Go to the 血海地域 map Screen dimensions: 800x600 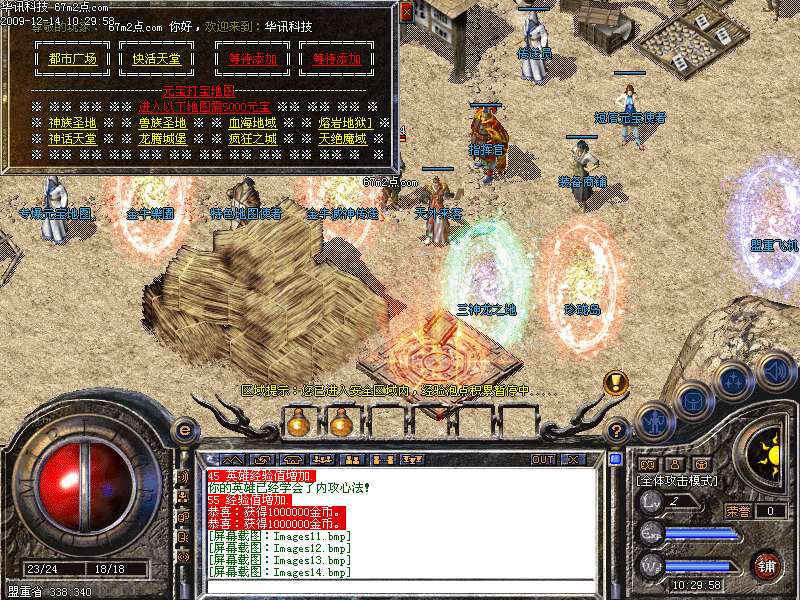pos(252,123)
